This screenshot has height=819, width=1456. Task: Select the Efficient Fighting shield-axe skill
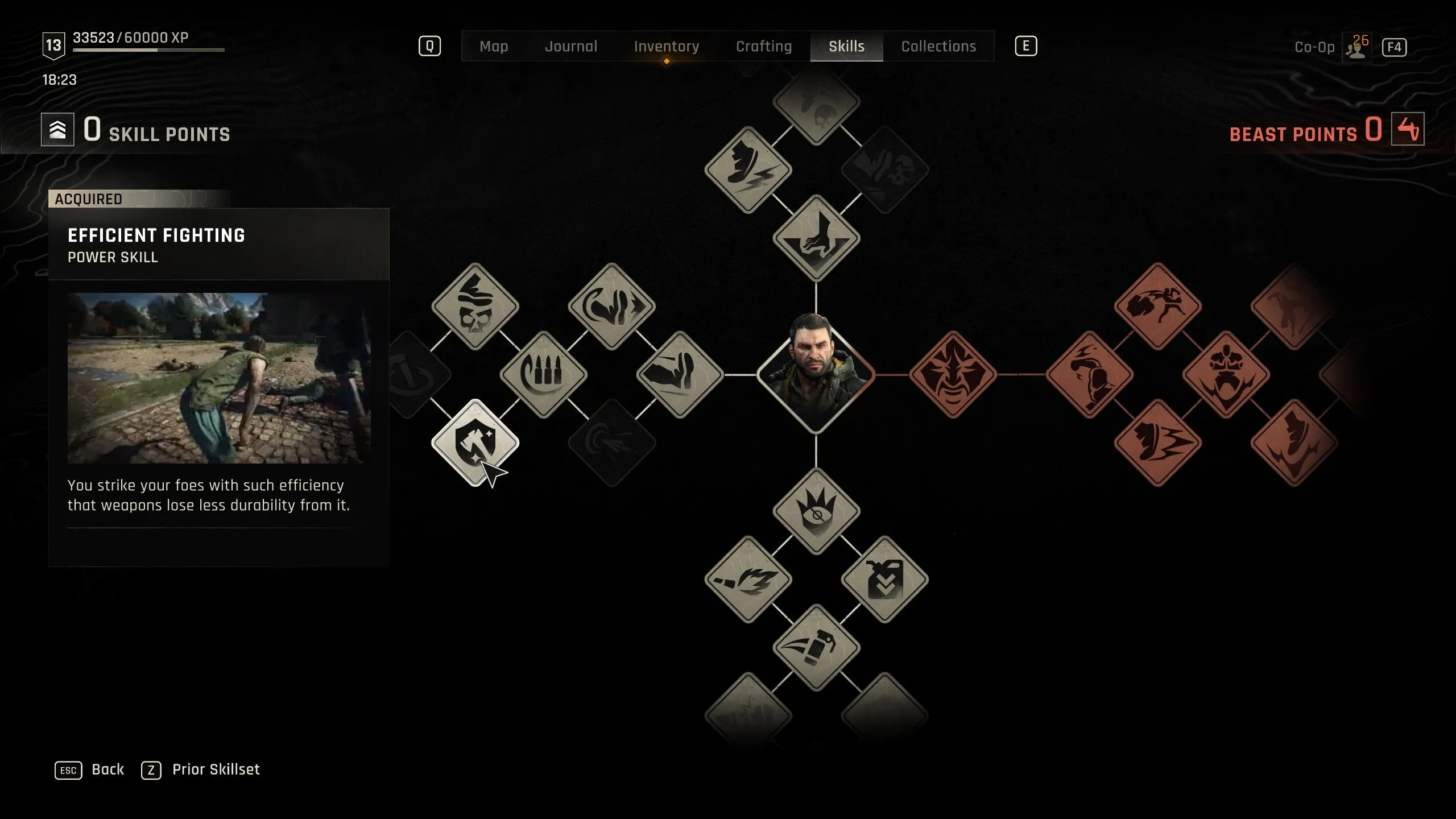click(475, 442)
